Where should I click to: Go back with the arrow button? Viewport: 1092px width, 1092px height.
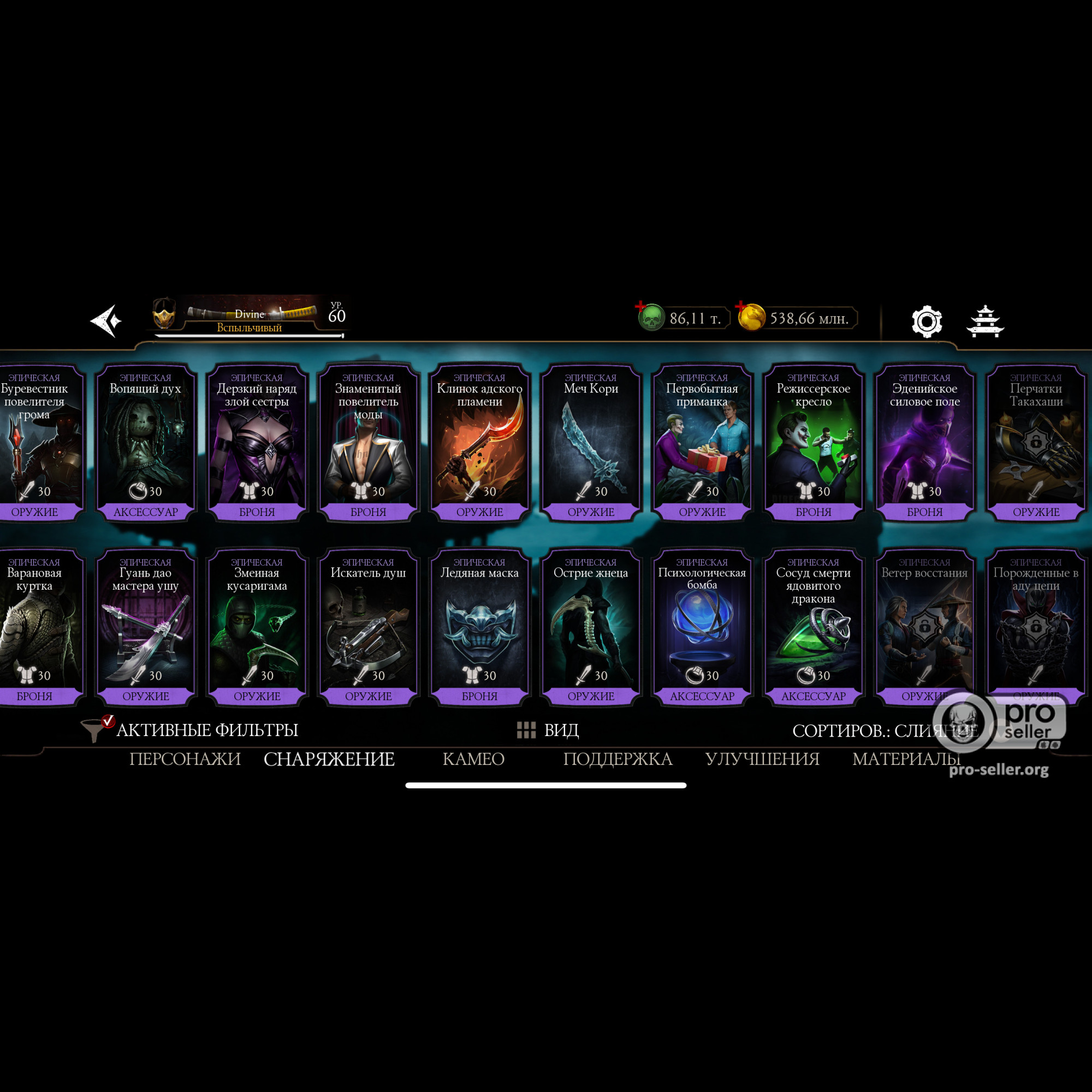click(106, 321)
